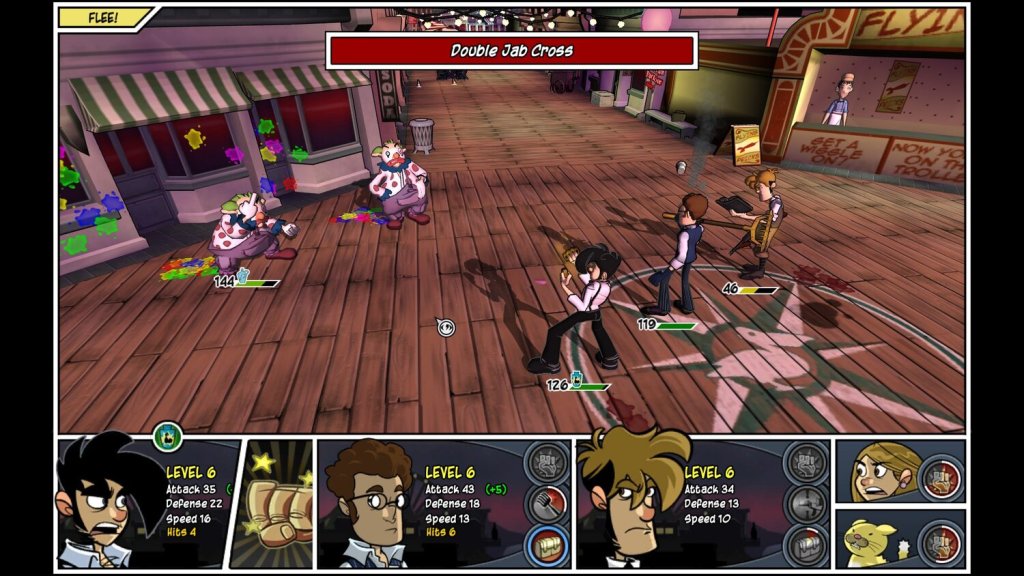Image resolution: width=1024 pixels, height=576 pixels.
Task: Pick the blond character's fist attack icon
Action: click(x=805, y=463)
